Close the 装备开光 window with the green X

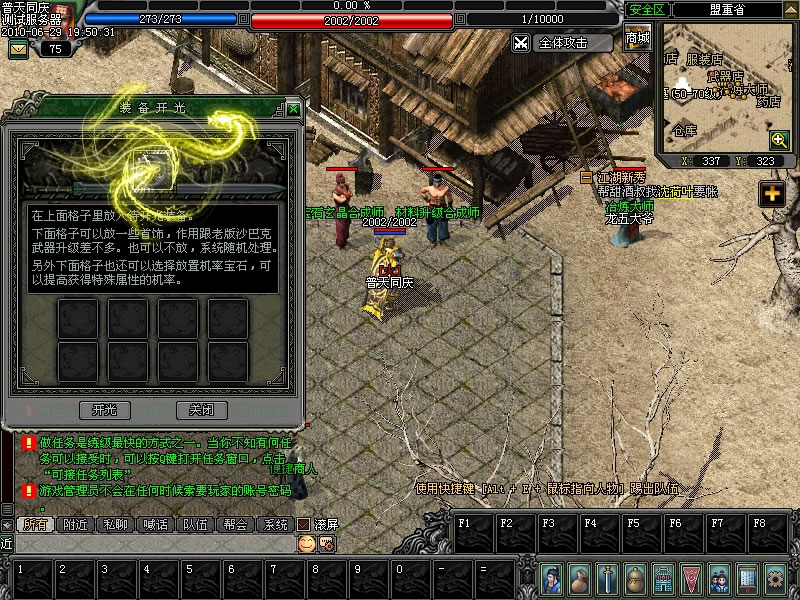click(x=293, y=109)
